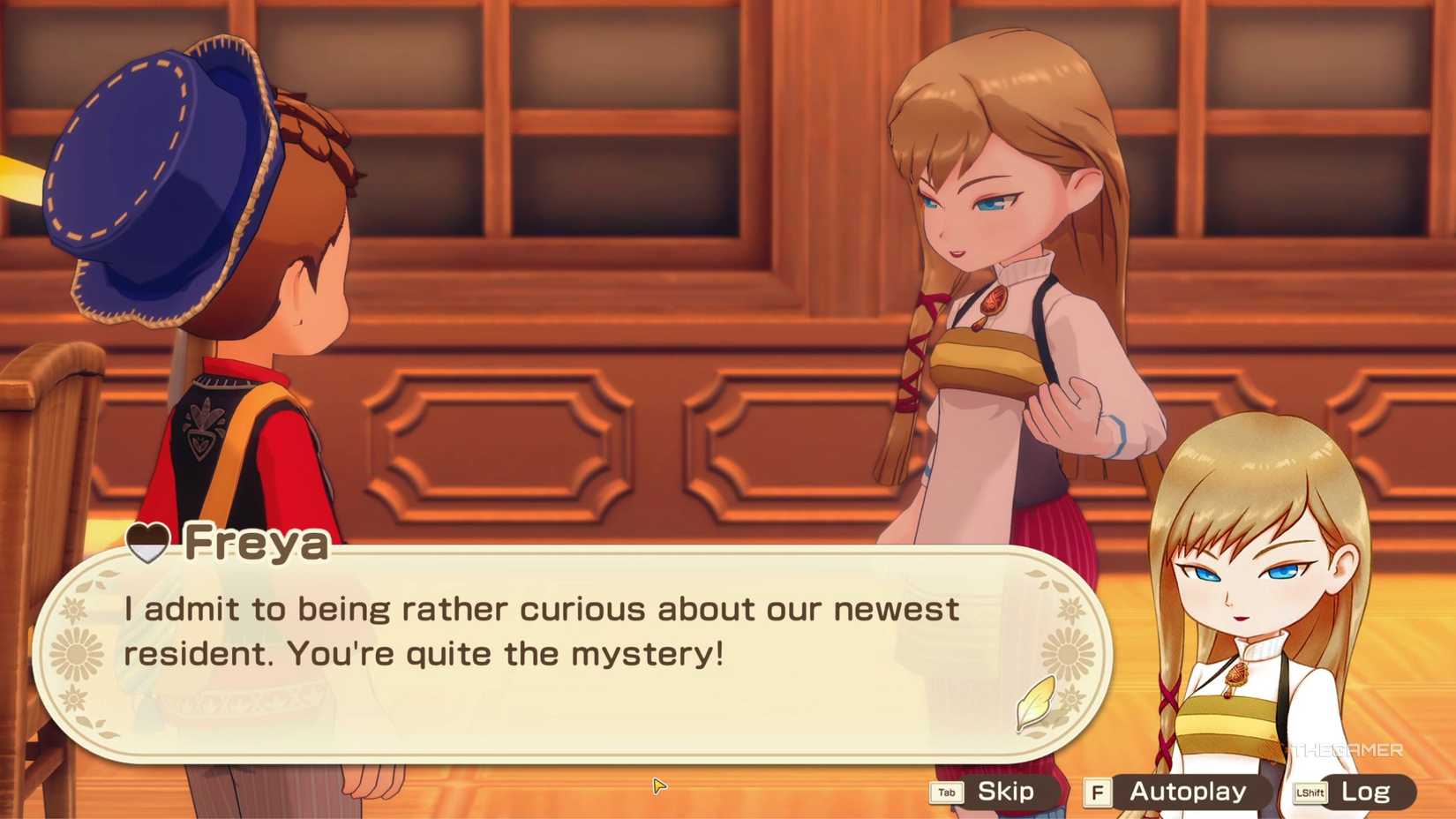Click the Tab key icon near Skip
This screenshot has width=1456, height=819.
coord(946,792)
